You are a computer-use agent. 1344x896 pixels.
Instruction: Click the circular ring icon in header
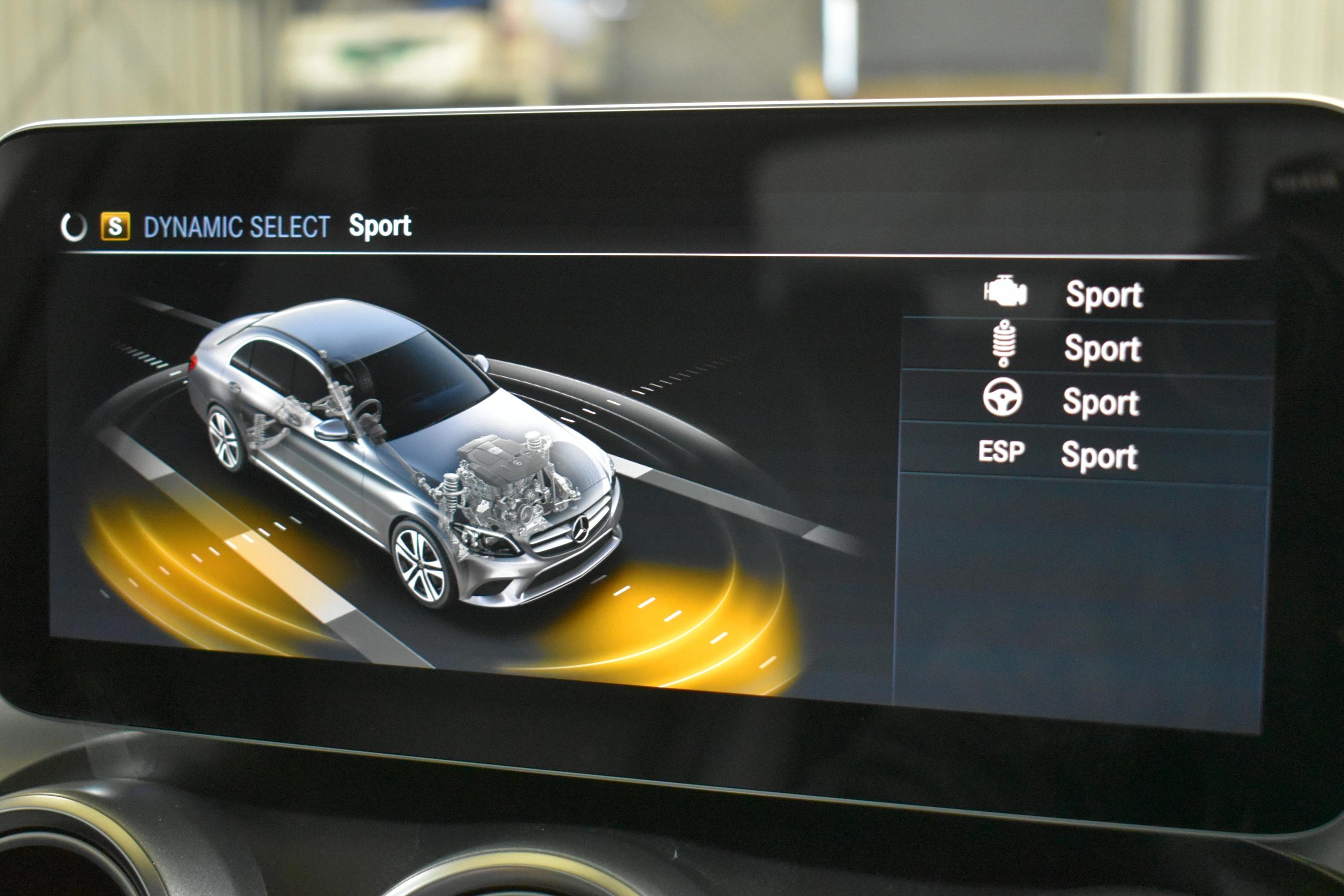click(x=74, y=227)
